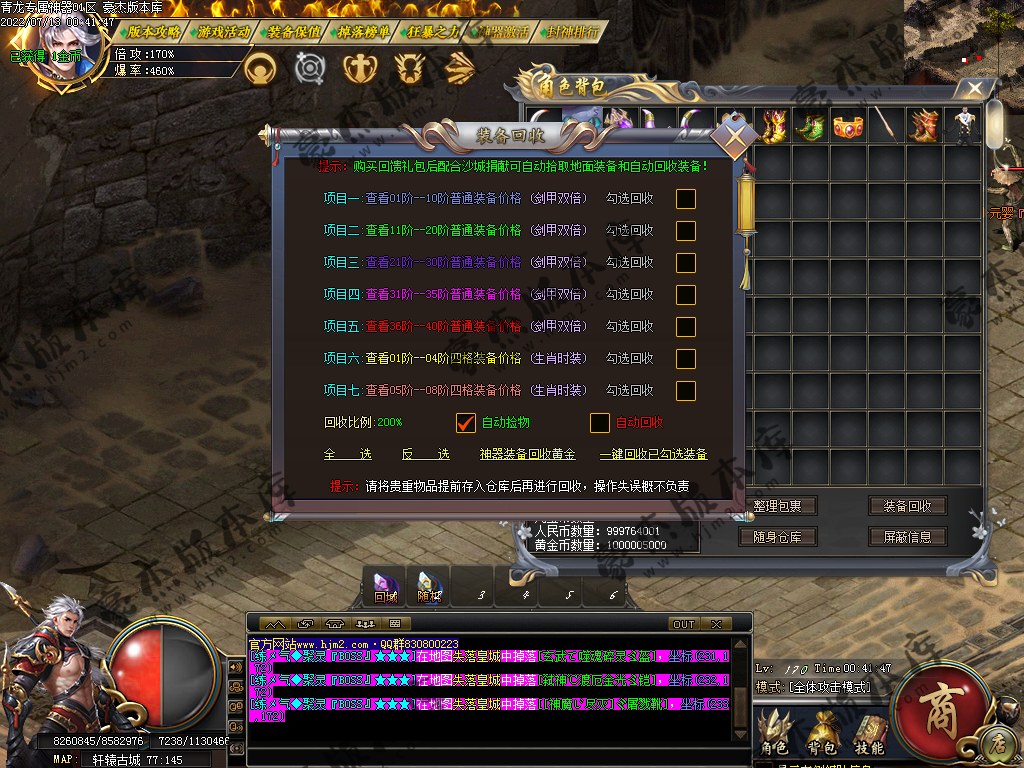Toggle the 自动捡物 auto-pickup checkbox
This screenshot has height=768, width=1024.
click(465, 423)
